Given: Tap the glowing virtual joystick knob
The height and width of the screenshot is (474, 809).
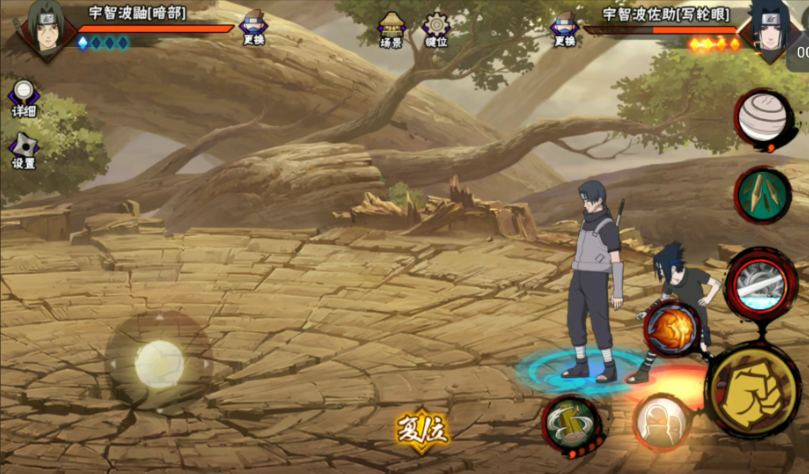Looking at the screenshot, I should click(x=158, y=361).
